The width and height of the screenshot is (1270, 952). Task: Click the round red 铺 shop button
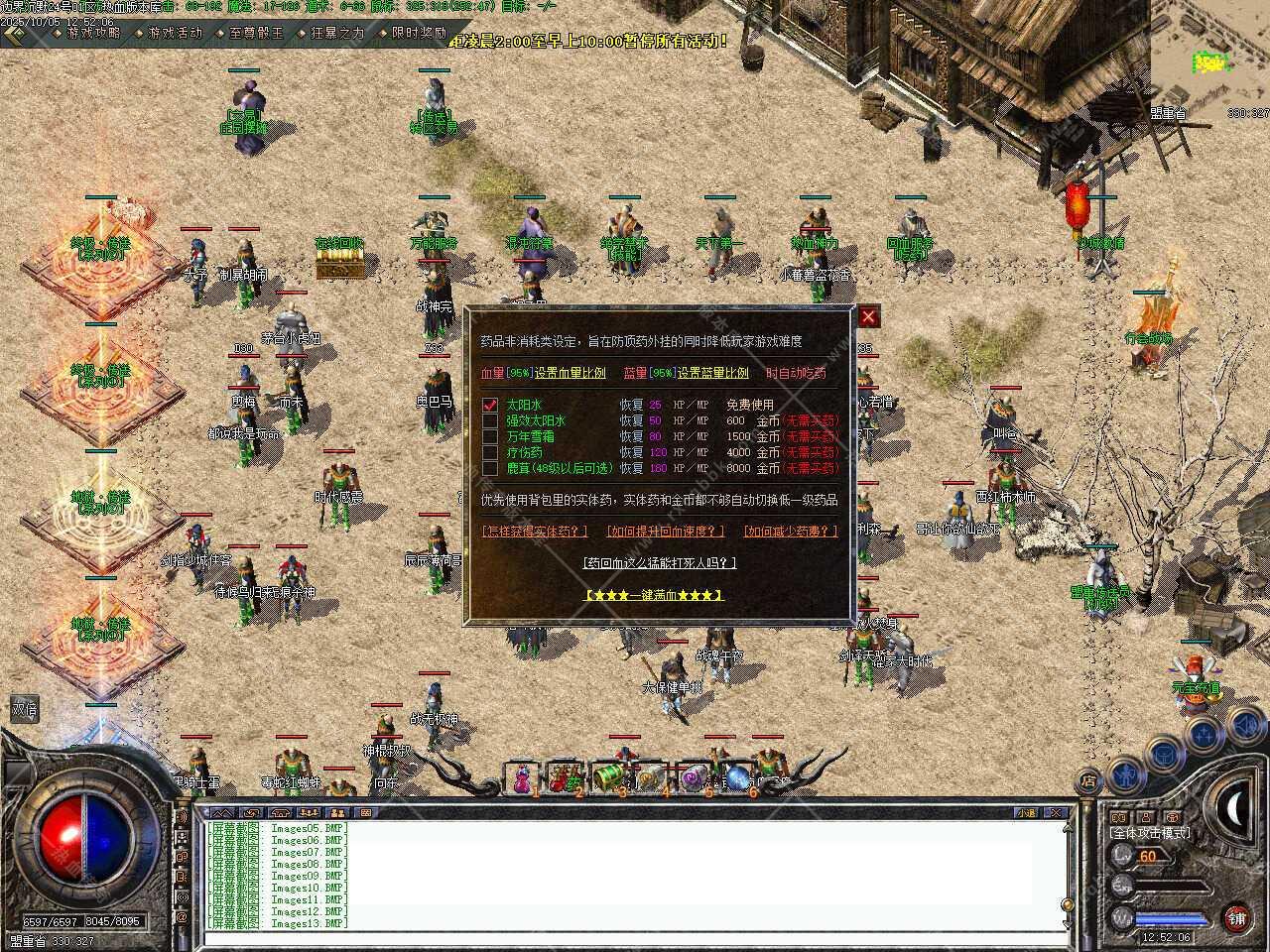tap(1236, 917)
